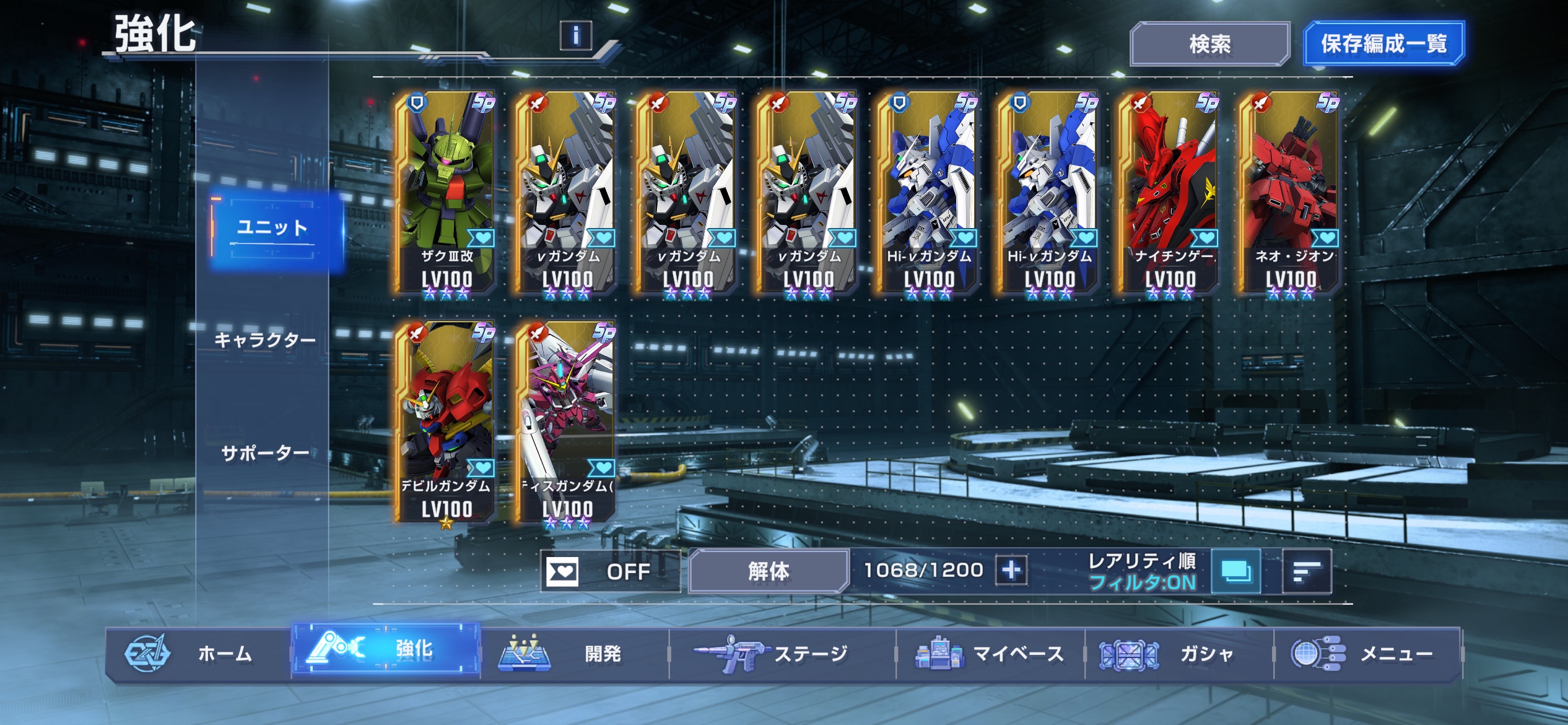Select the ユニット tab

coord(272,228)
